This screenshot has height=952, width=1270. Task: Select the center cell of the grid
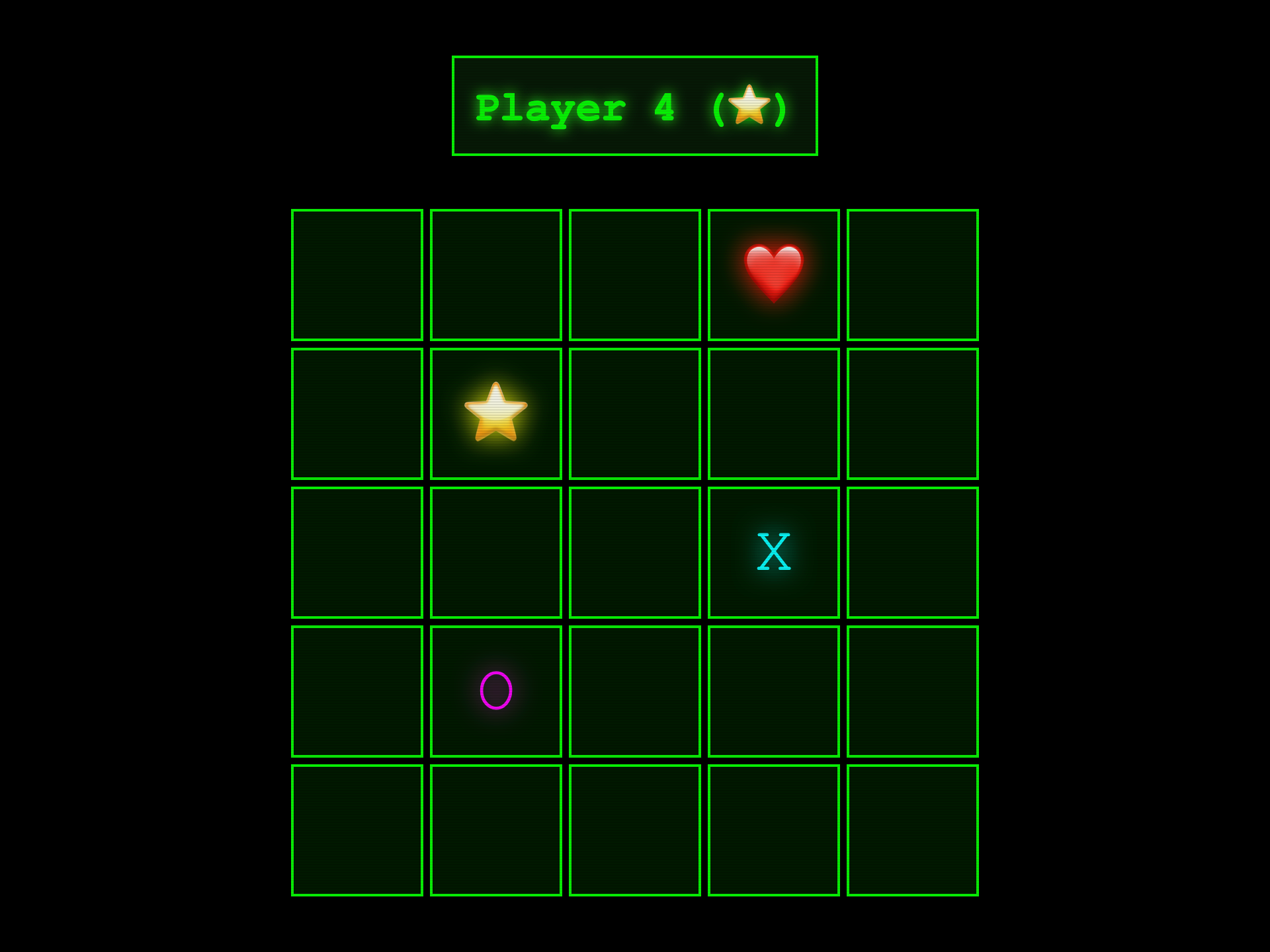tap(635, 552)
